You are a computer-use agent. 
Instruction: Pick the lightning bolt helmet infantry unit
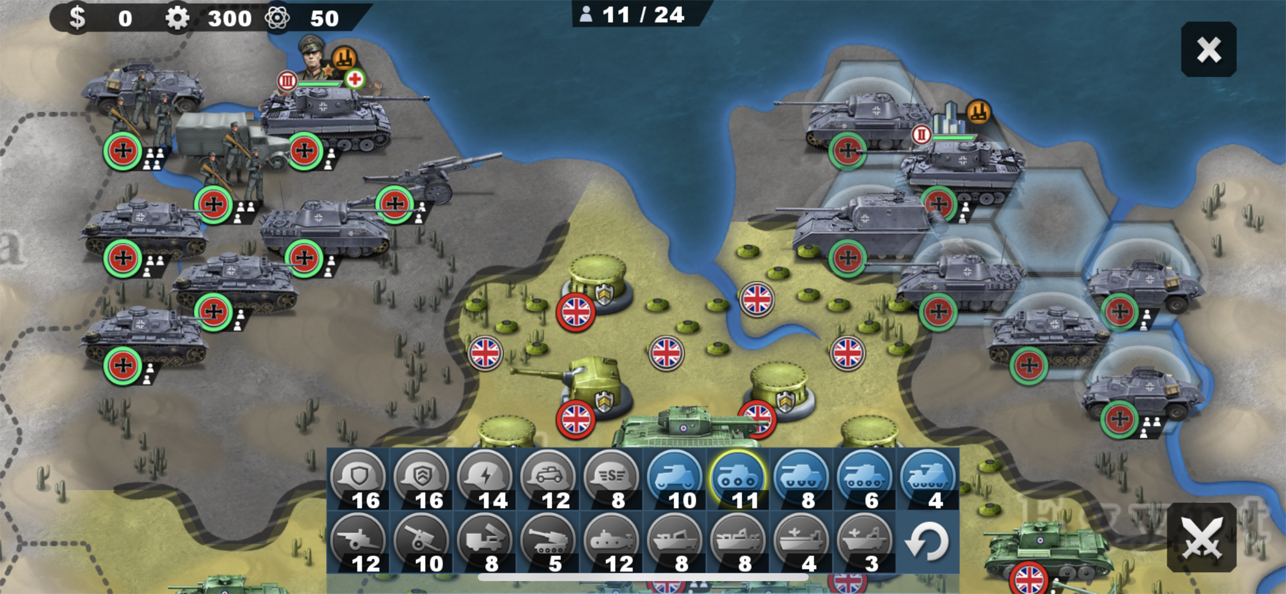click(485, 478)
